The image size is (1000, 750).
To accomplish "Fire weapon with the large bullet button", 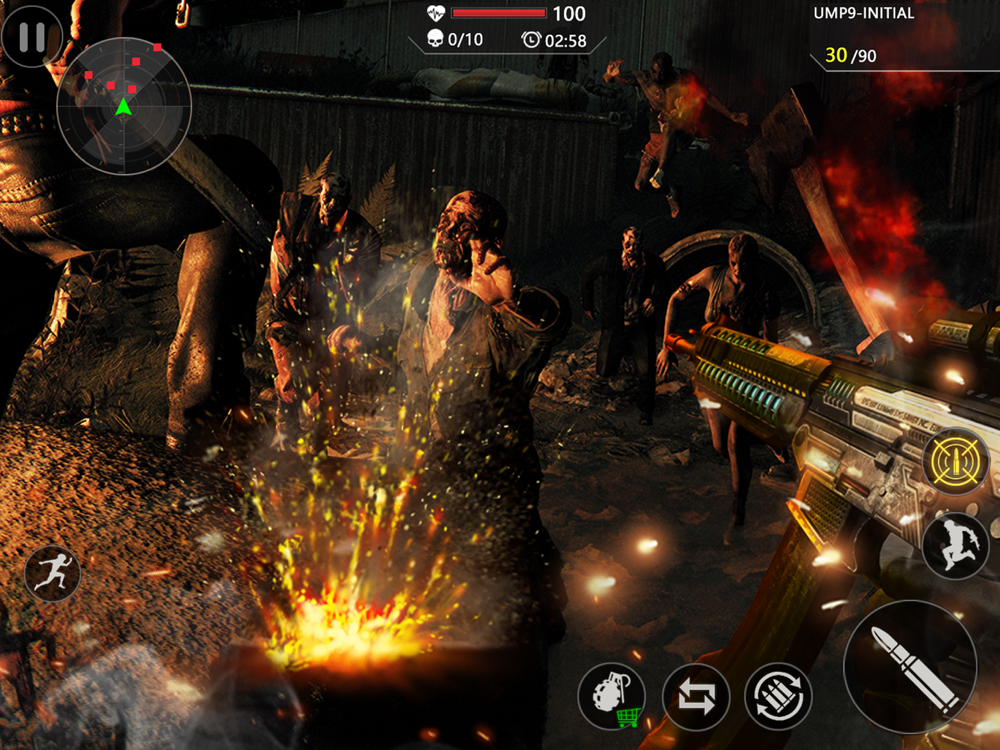I will 910,667.
